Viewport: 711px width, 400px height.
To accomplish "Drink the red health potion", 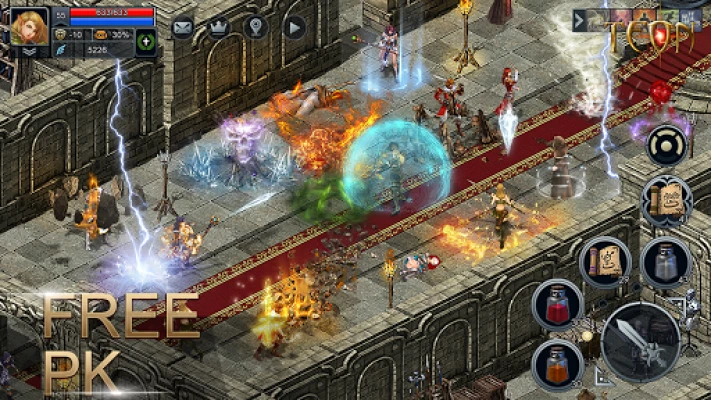I will click(x=557, y=304).
